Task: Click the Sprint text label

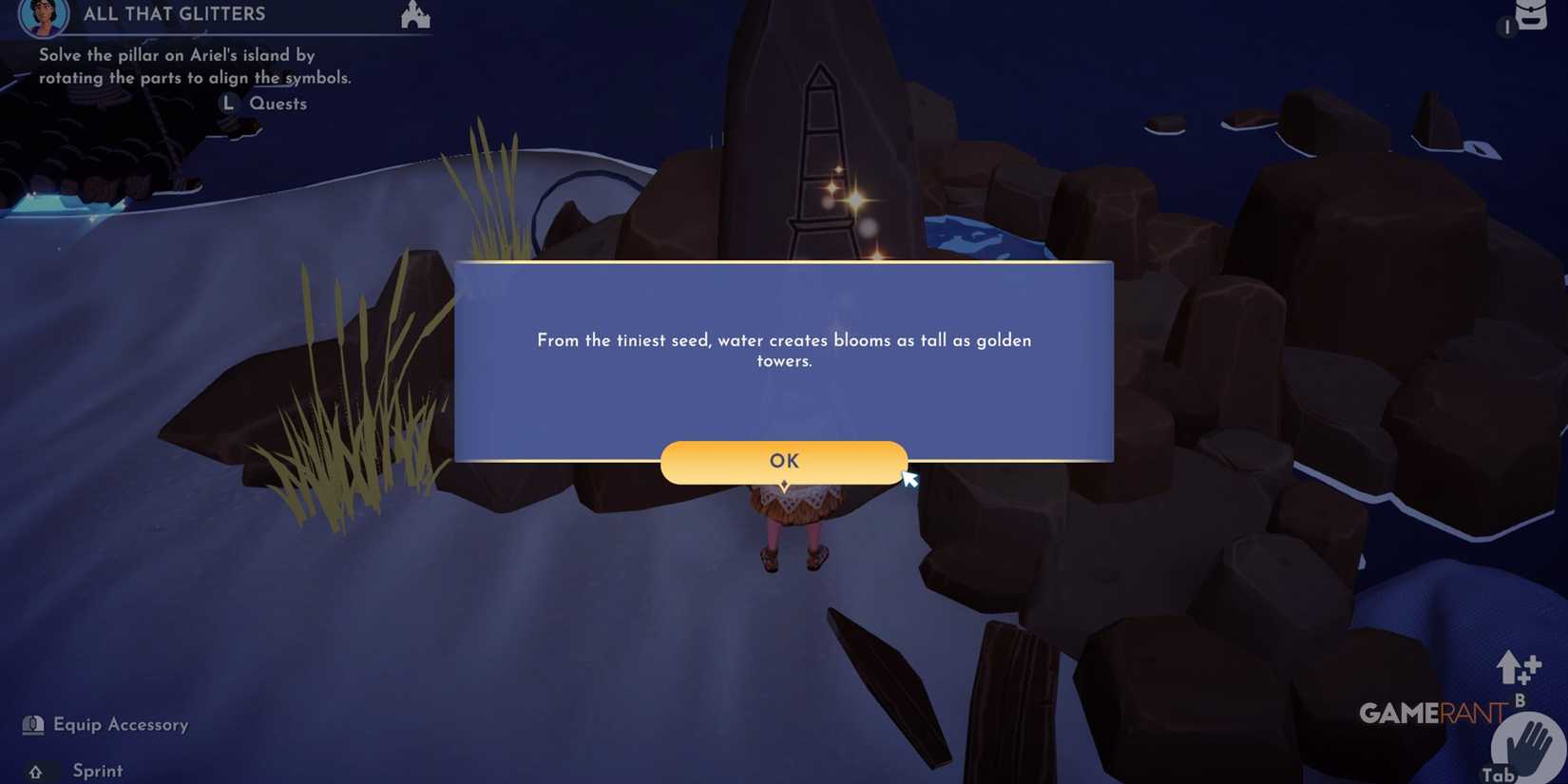Action: pyautogui.click(x=97, y=771)
